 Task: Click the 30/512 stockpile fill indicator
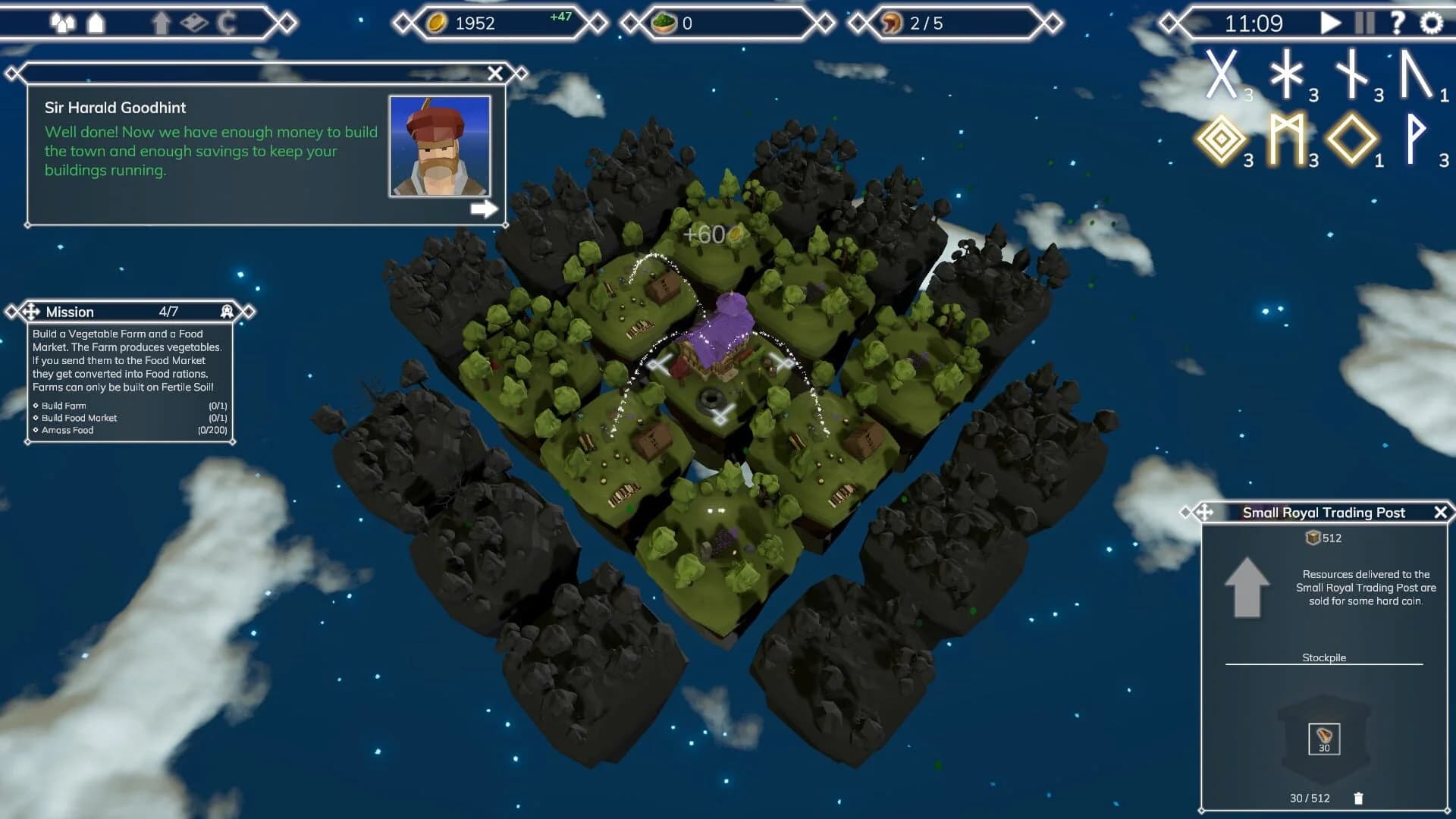[x=1310, y=798]
